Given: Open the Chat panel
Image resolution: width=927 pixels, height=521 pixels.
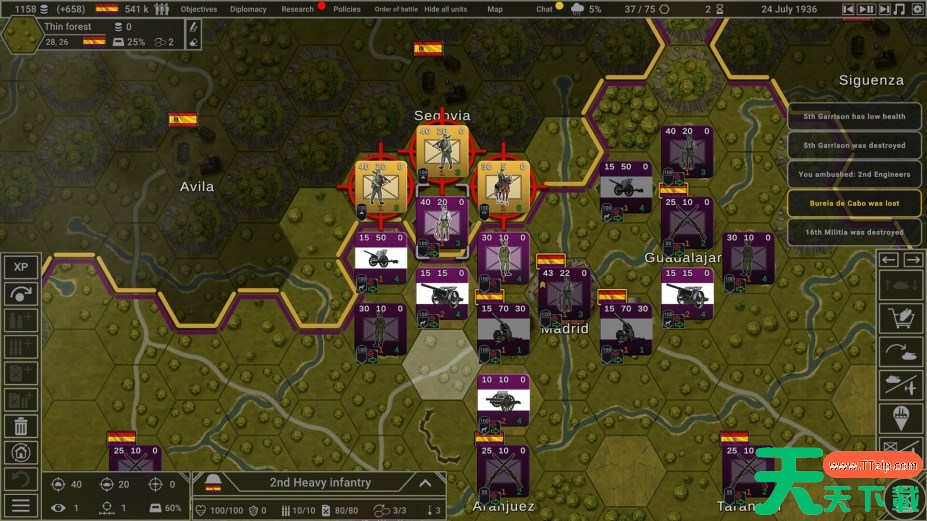Looking at the screenshot, I should [x=544, y=9].
